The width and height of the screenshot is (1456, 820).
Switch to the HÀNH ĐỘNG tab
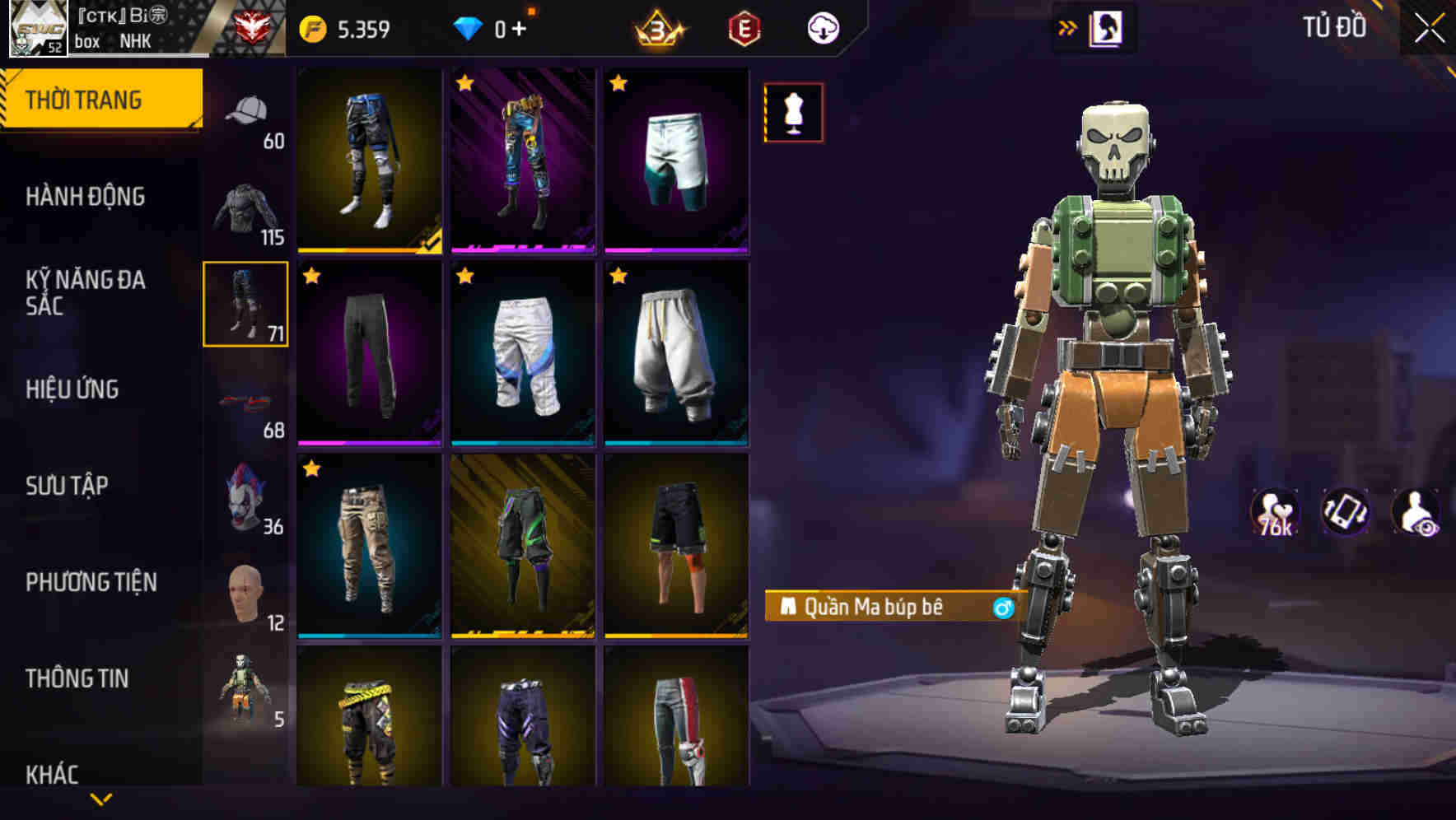86,198
